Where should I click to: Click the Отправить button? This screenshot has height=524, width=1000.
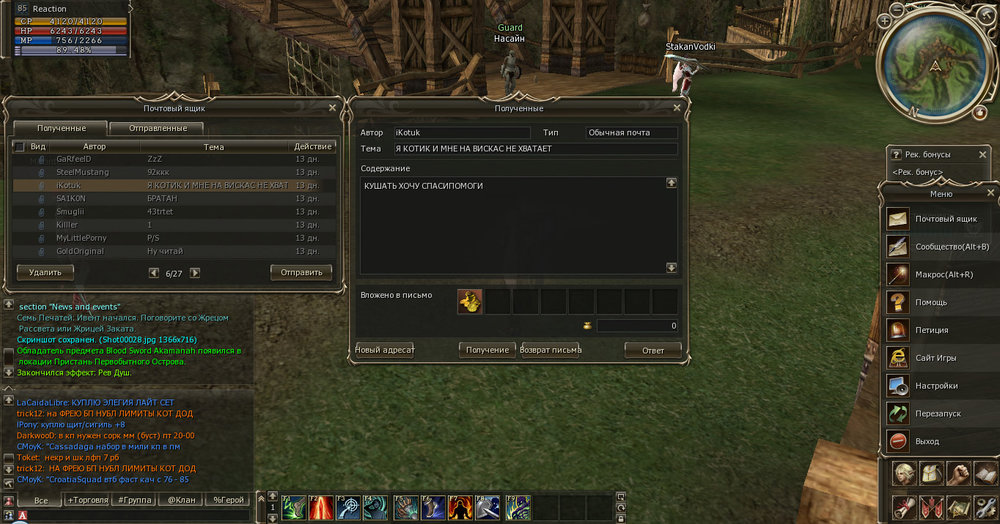coord(301,272)
